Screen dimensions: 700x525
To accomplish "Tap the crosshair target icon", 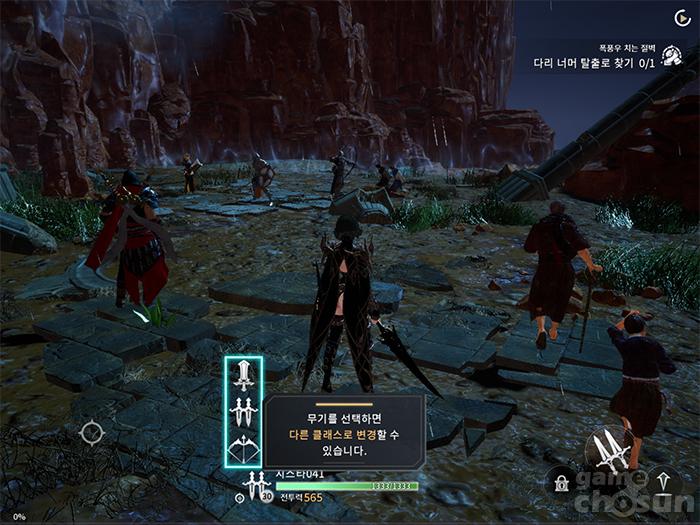I will [92, 433].
